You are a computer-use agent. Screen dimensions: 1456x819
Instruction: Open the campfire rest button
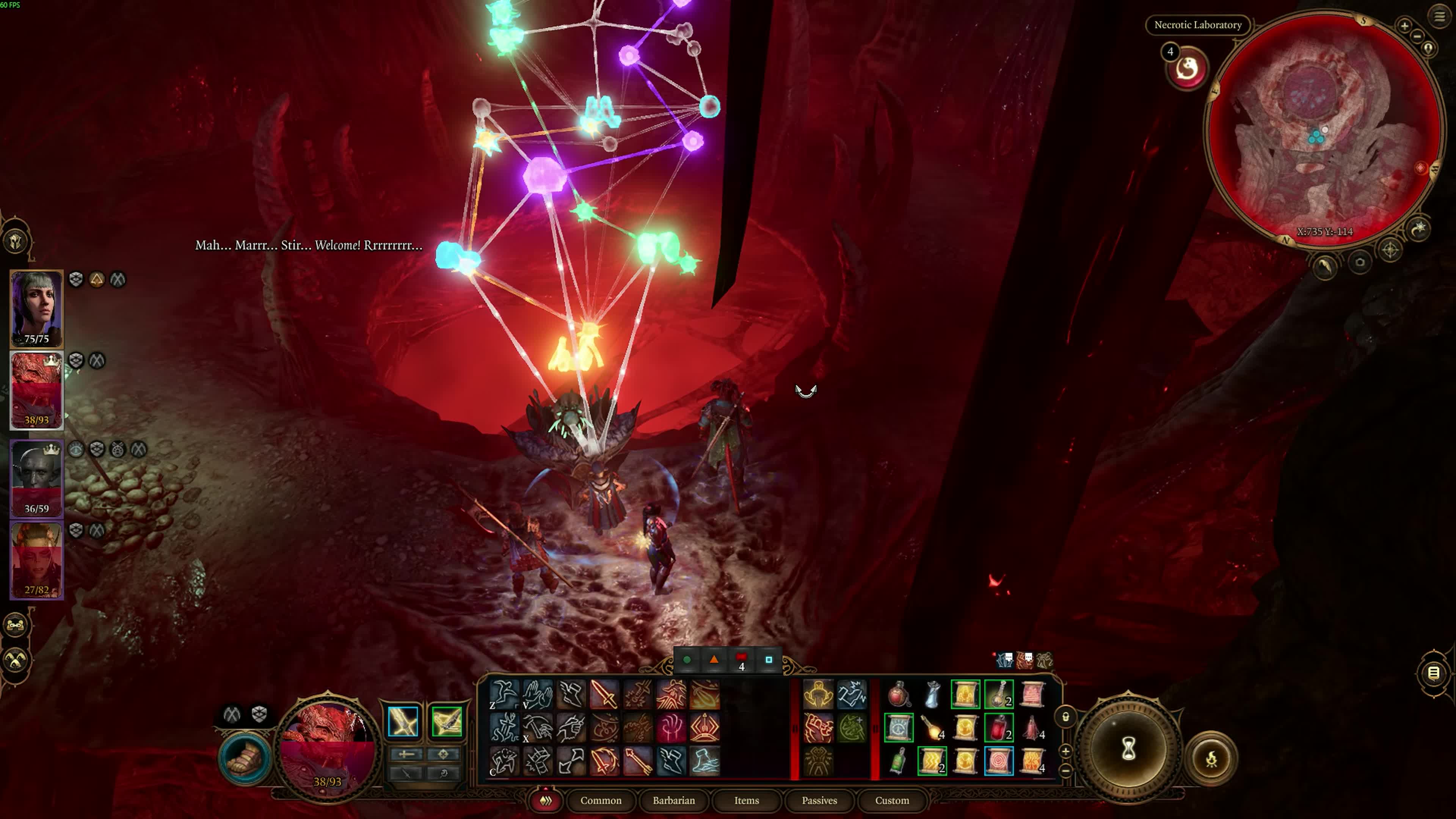1211,759
